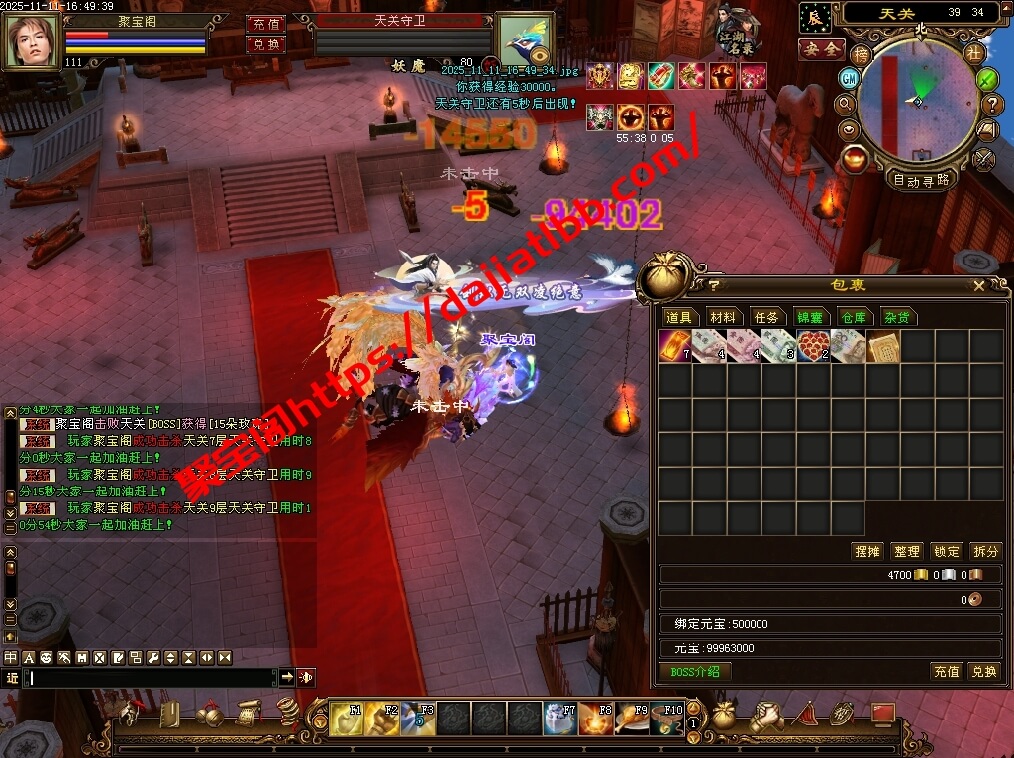Click 自动寻路 auto-pathfinding button
The image size is (1014, 758).
921,181
